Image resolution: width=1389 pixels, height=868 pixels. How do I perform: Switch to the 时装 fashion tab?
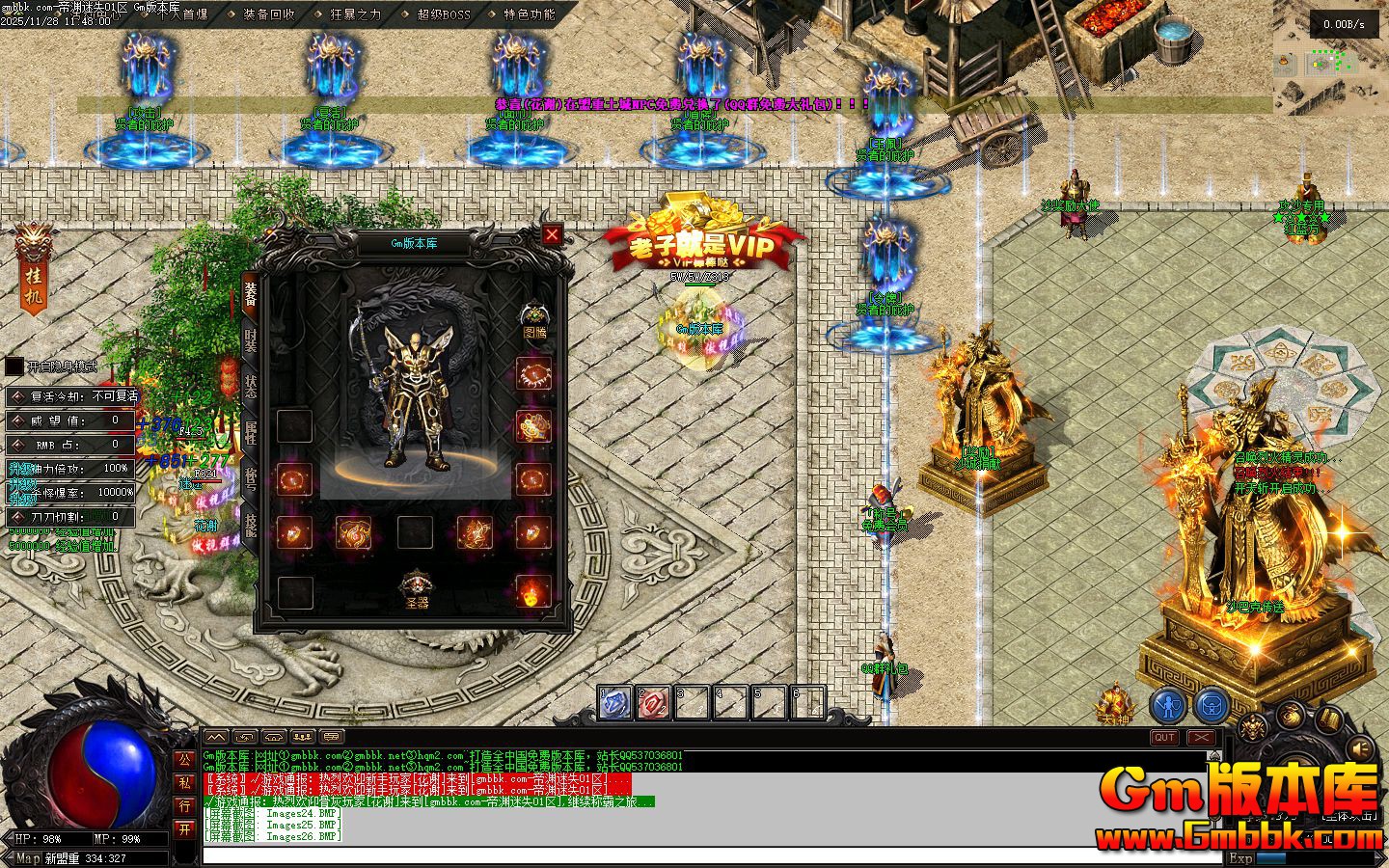(x=250, y=341)
